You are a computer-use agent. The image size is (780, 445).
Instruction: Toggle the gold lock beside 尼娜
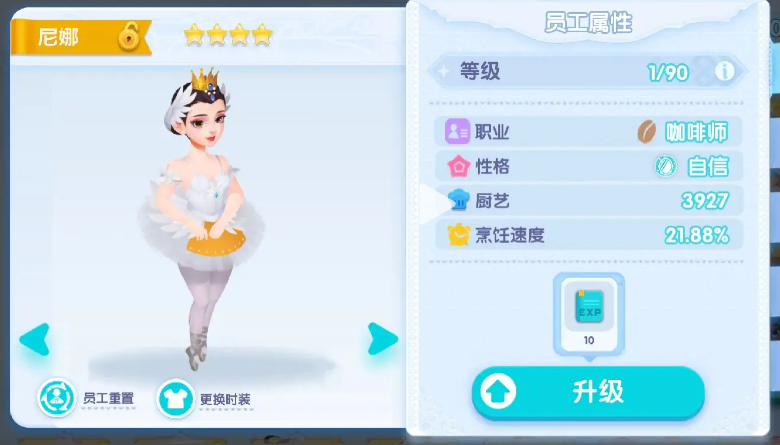[129, 38]
